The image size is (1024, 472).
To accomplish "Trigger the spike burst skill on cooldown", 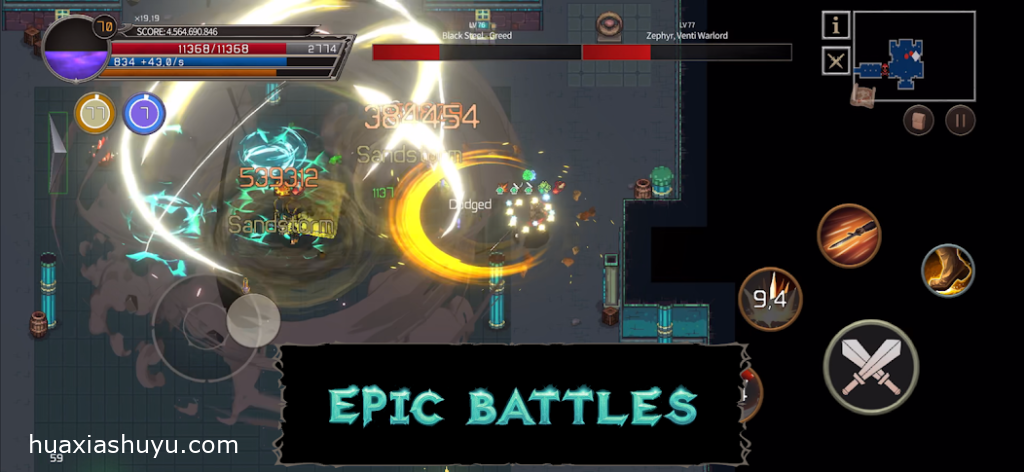I will pos(770,298).
